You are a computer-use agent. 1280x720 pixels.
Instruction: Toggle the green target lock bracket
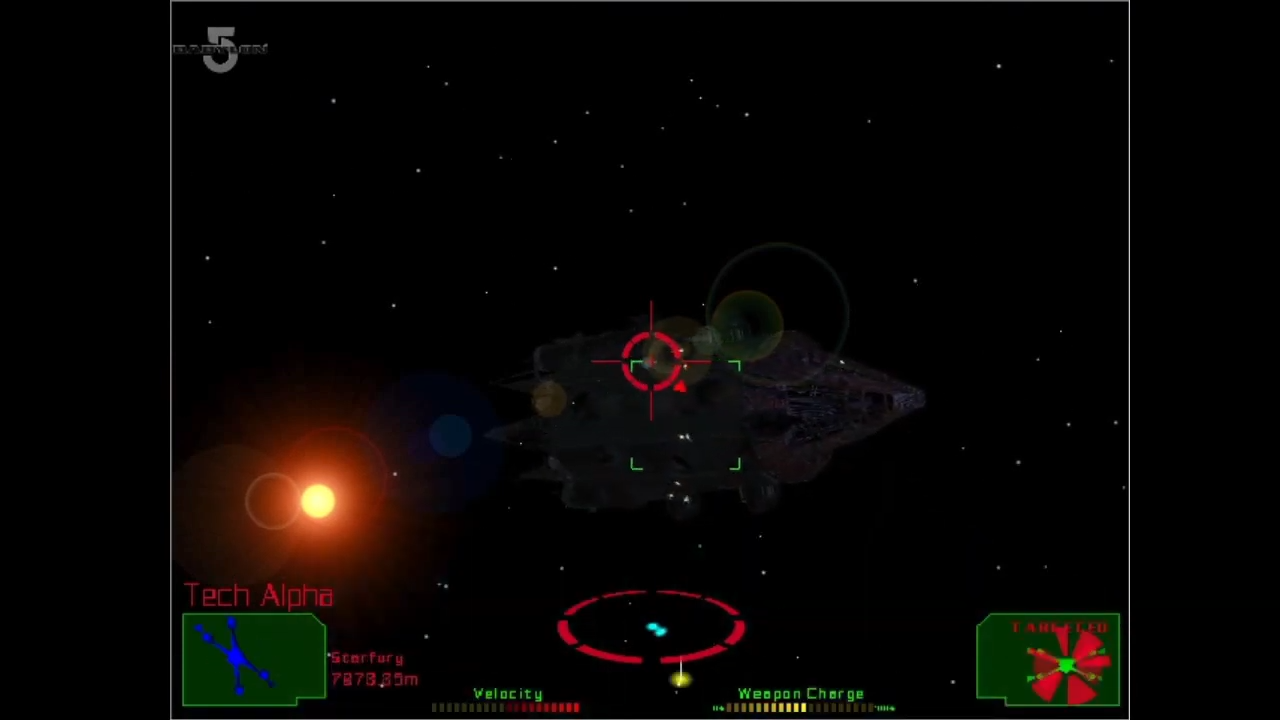[685, 415]
